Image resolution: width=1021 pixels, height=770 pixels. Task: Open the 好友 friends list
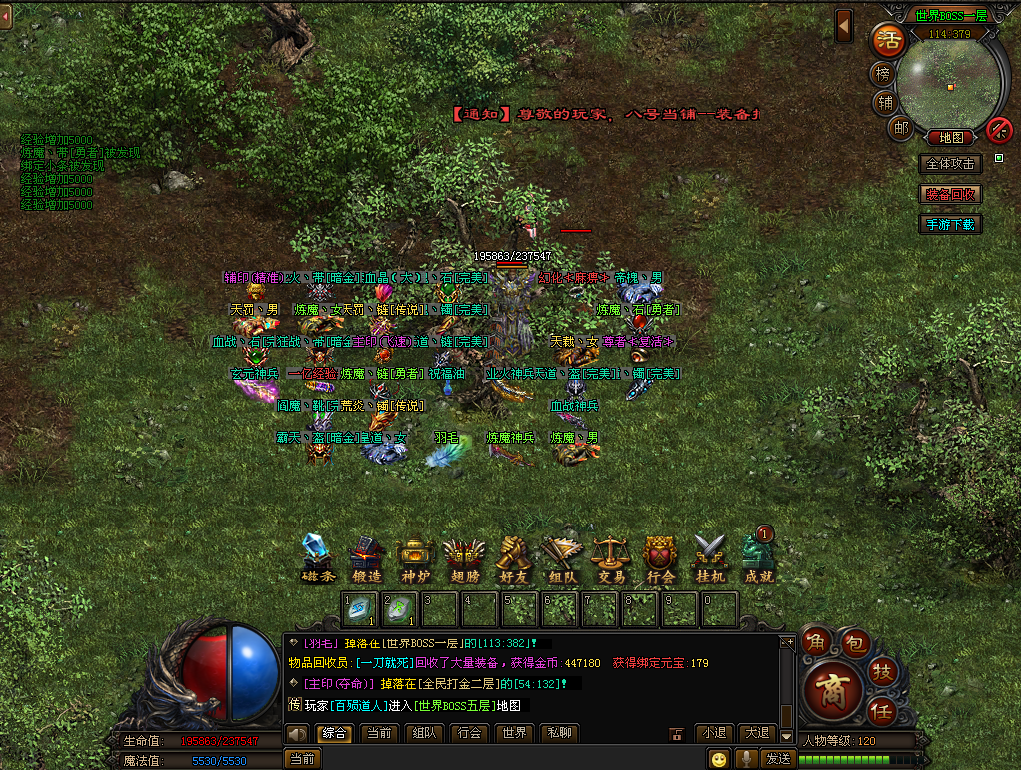[512, 558]
